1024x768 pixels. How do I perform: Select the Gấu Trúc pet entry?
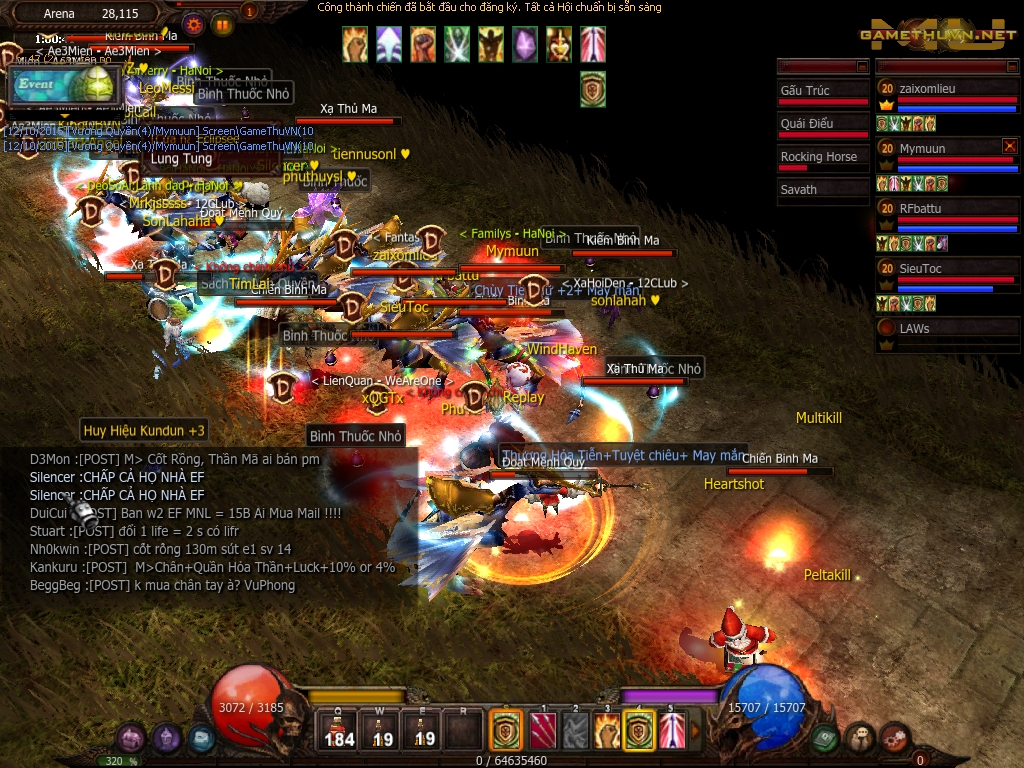(823, 93)
